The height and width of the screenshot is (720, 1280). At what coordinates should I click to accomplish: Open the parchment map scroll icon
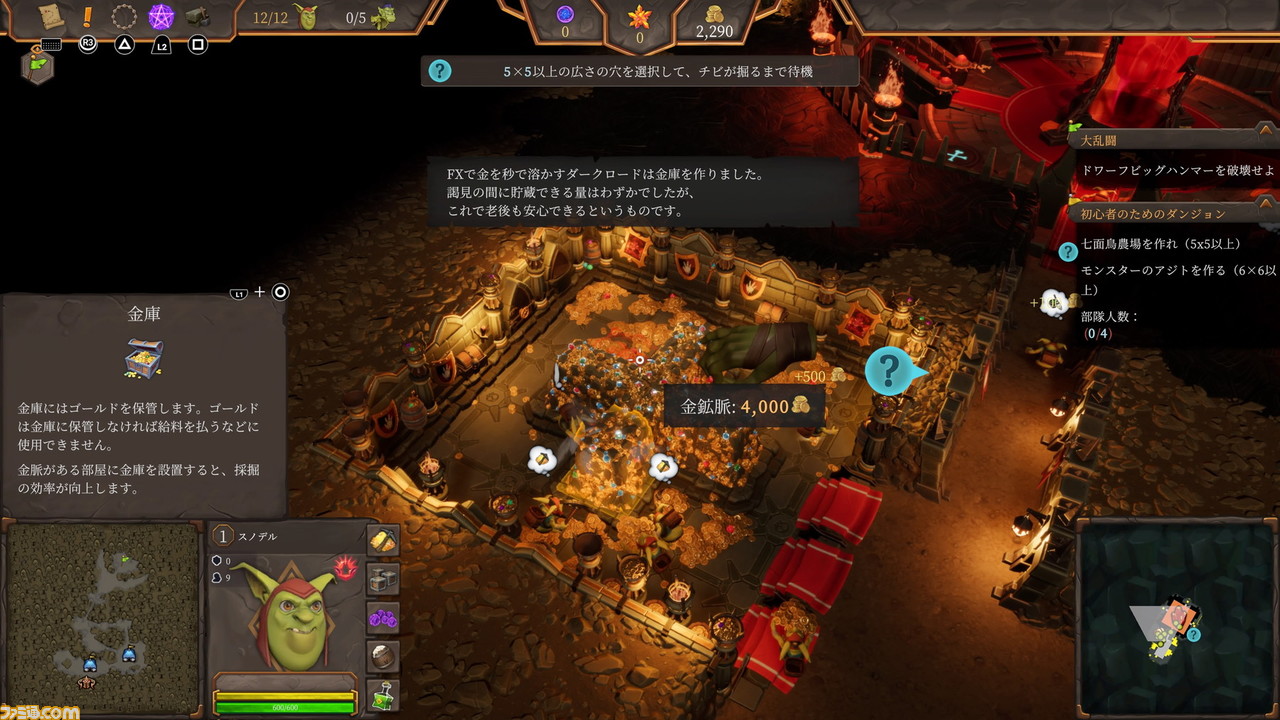50,16
